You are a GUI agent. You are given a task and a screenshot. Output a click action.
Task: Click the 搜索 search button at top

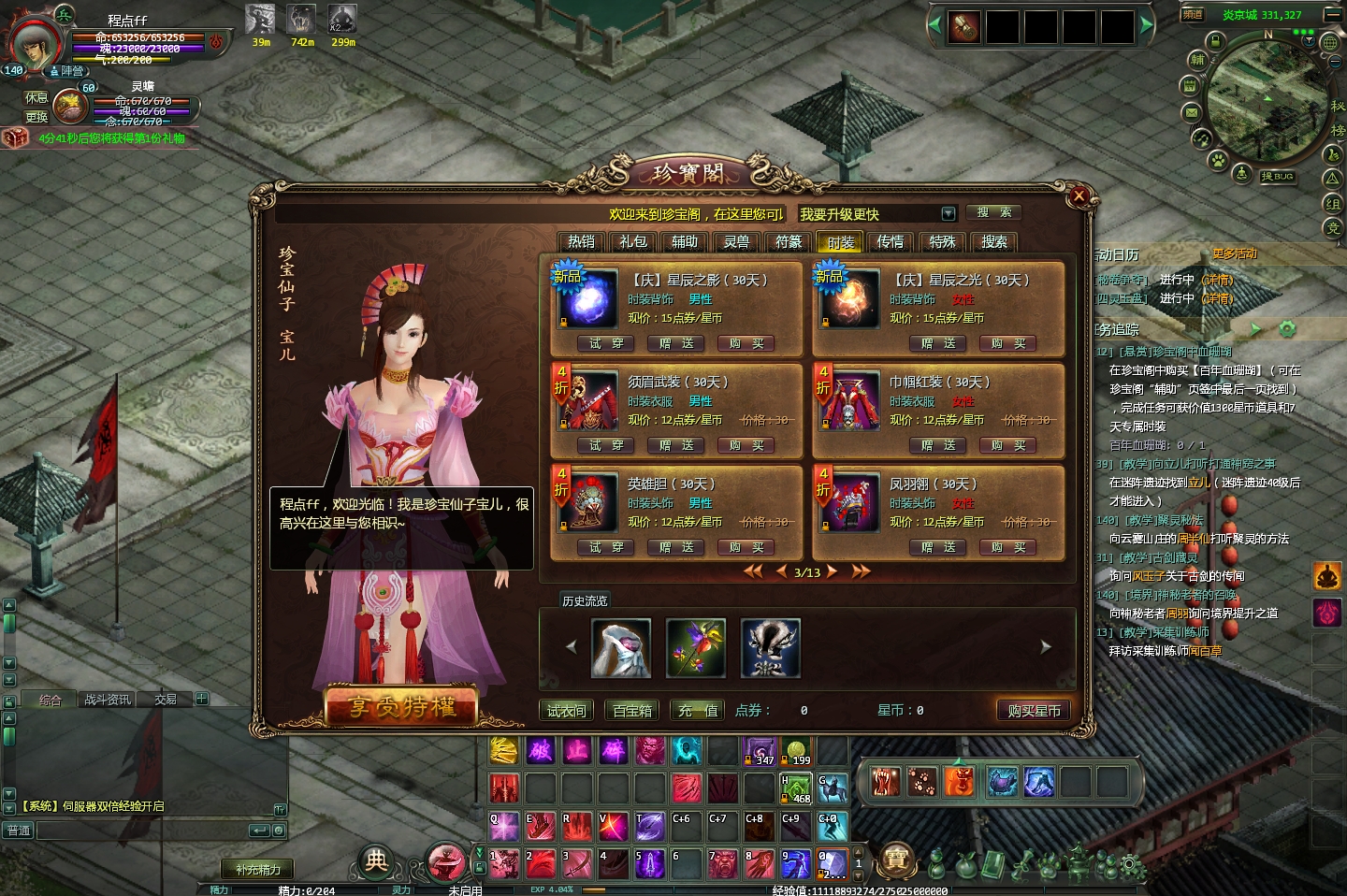[994, 212]
